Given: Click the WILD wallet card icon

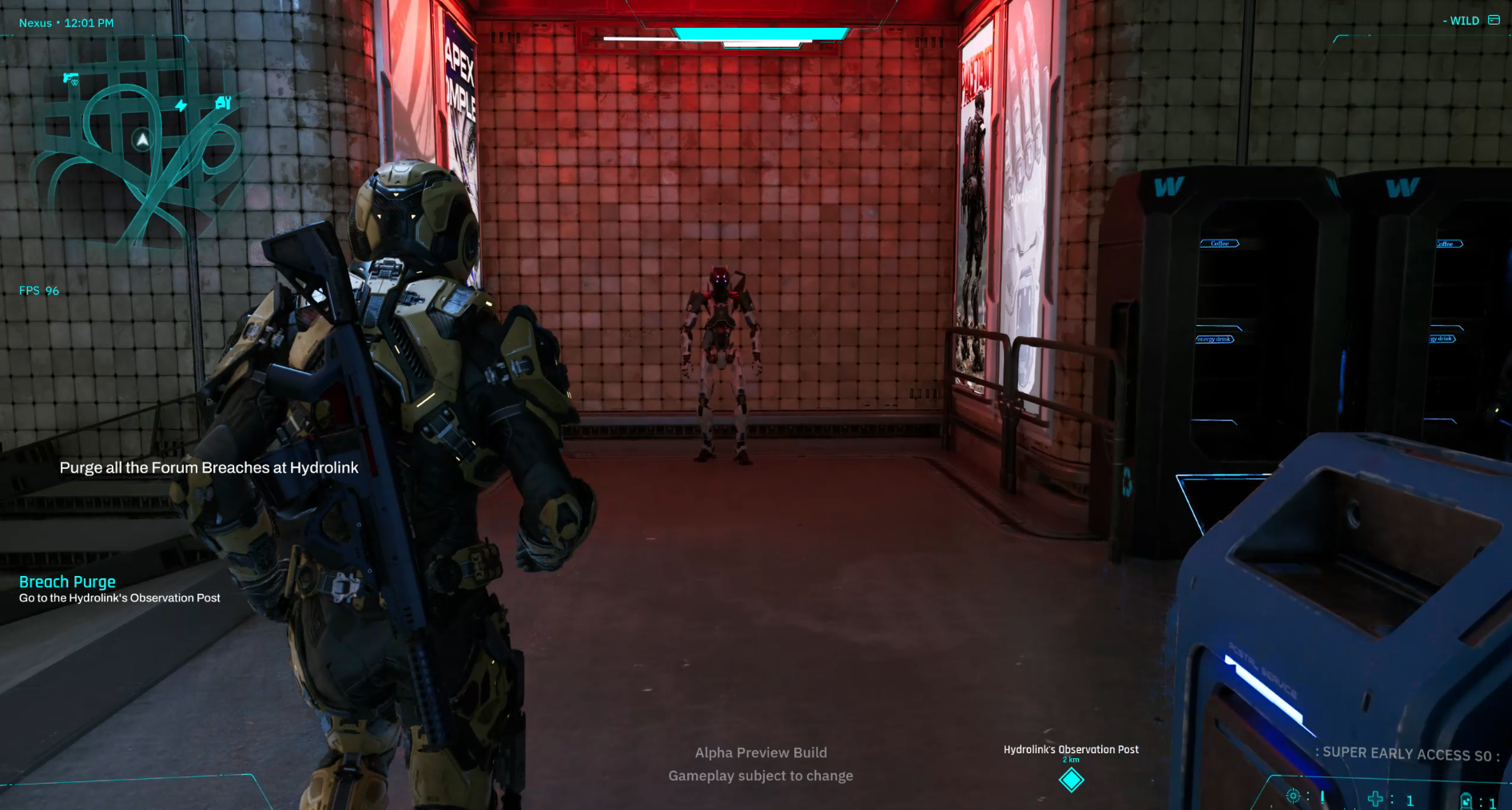Looking at the screenshot, I should (1494, 20).
